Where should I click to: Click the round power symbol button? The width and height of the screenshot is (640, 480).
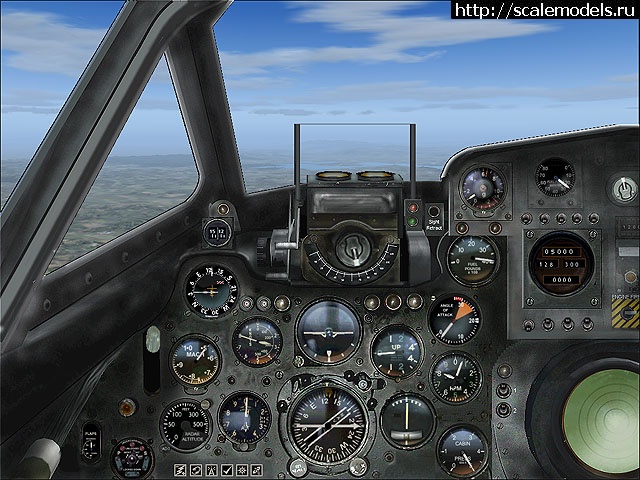pyautogui.click(x=624, y=187)
